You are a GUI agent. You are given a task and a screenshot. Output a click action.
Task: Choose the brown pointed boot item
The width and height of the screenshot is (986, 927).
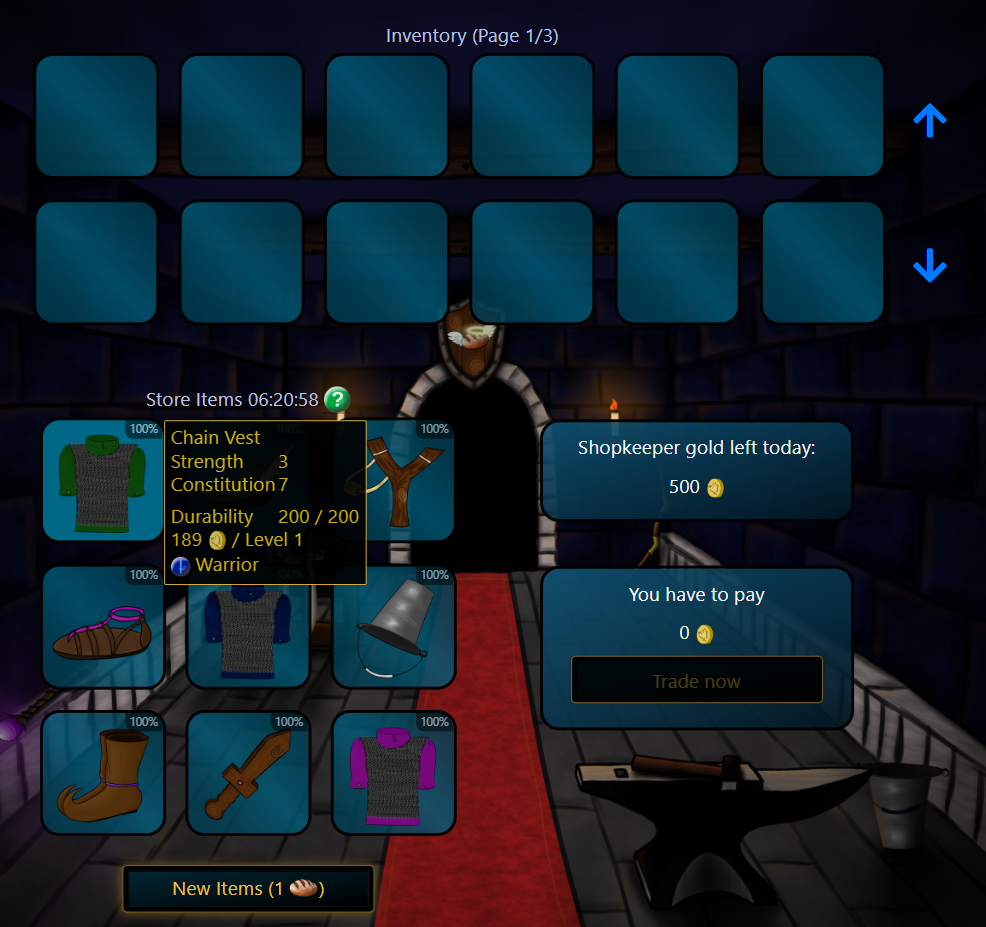pyautogui.click(x=103, y=773)
